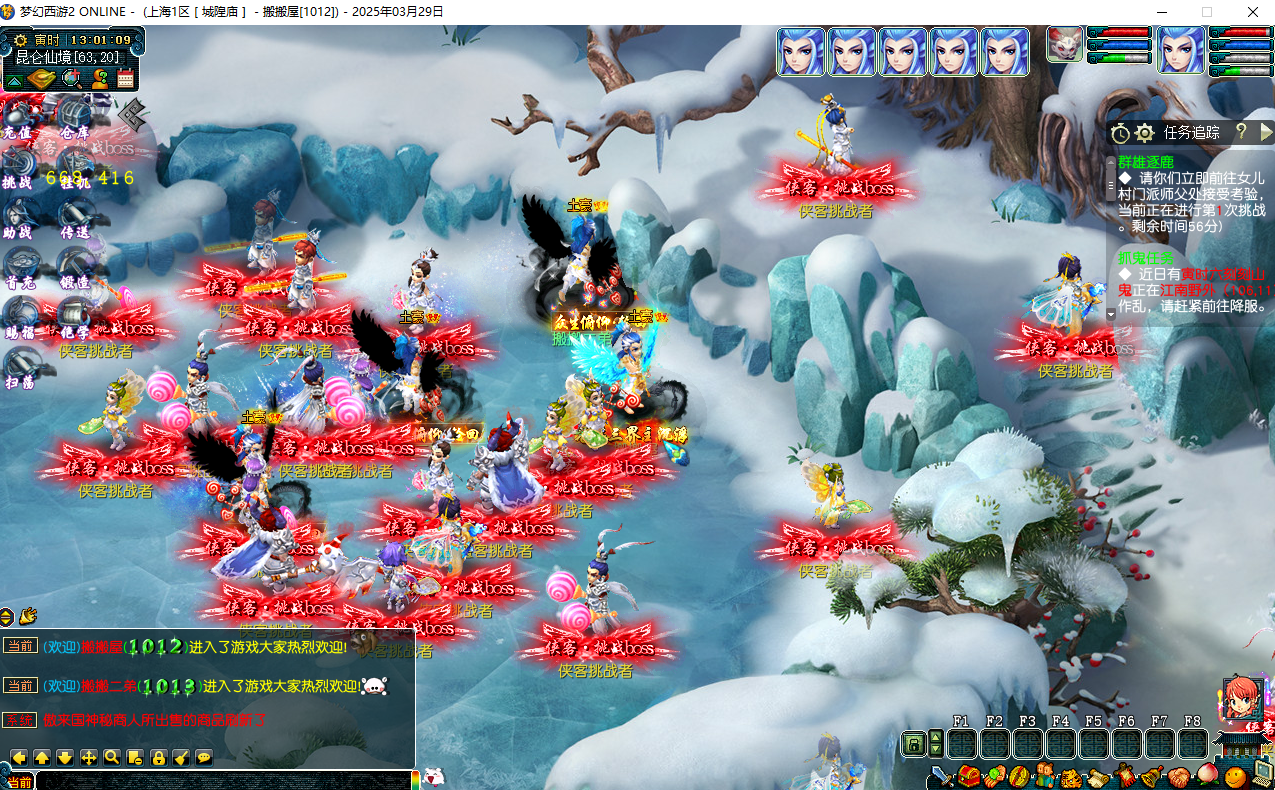Toggle the 任务追踪 help question mark
This screenshot has height=790, width=1275.
[x=1241, y=132]
